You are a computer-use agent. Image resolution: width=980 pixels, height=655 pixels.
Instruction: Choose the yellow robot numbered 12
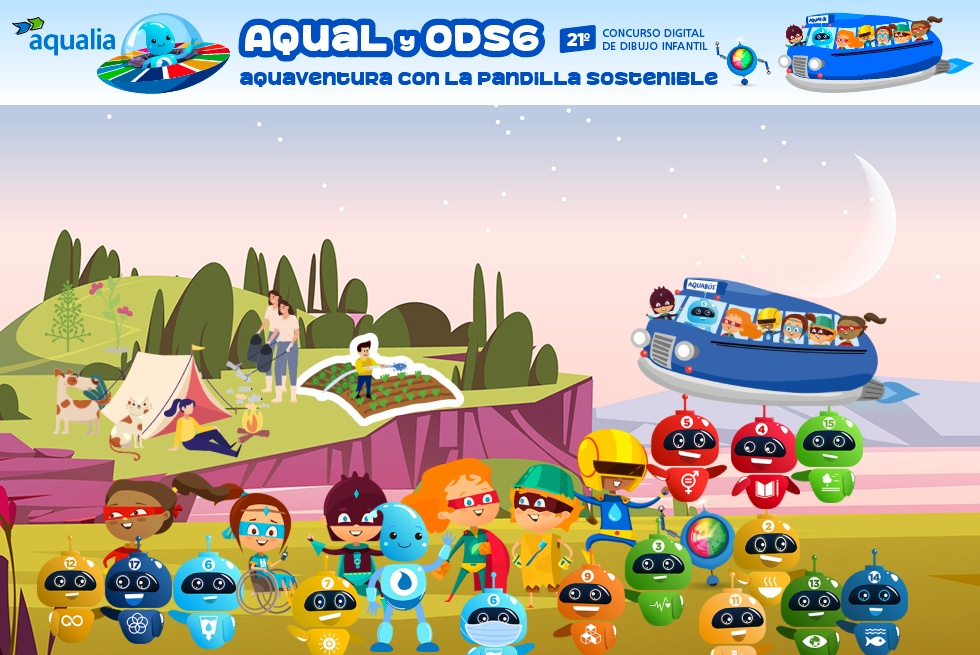click(70, 594)
